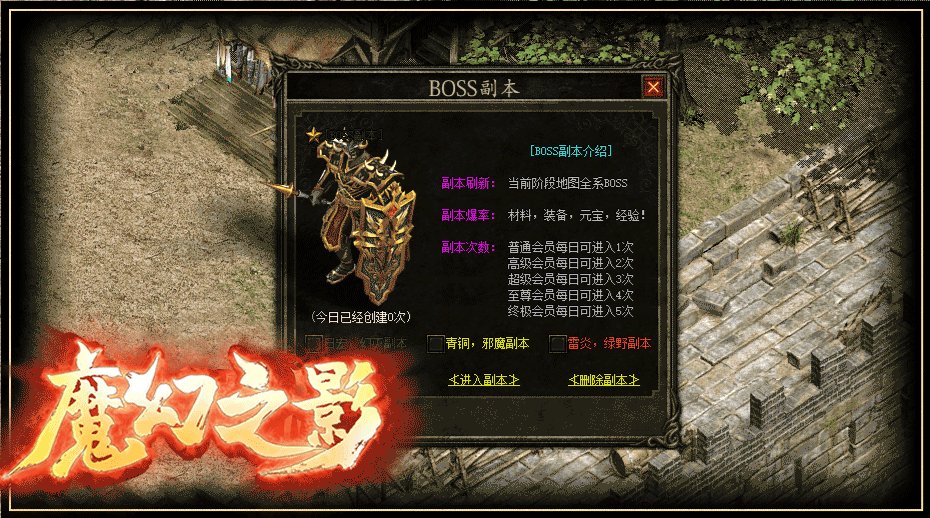Click the 删除副本 link
The image size is (930, 518).
click(x=603, y=380)
